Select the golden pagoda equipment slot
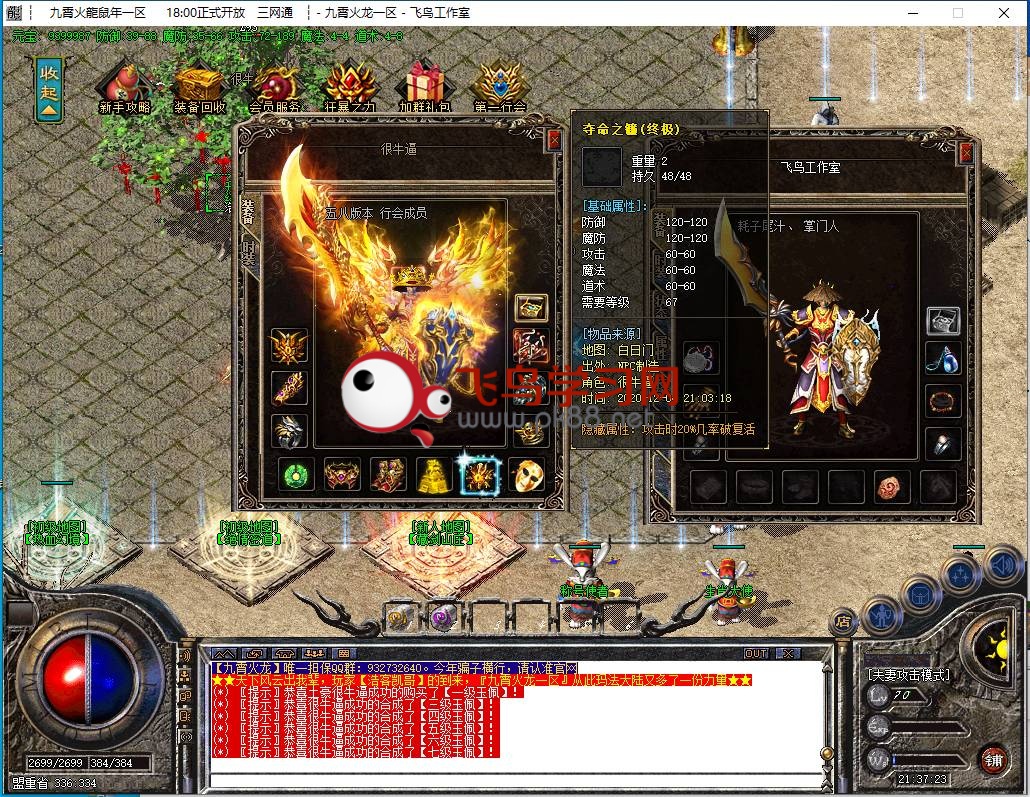The image size is (1030, 797). click(x=434, y=475)
